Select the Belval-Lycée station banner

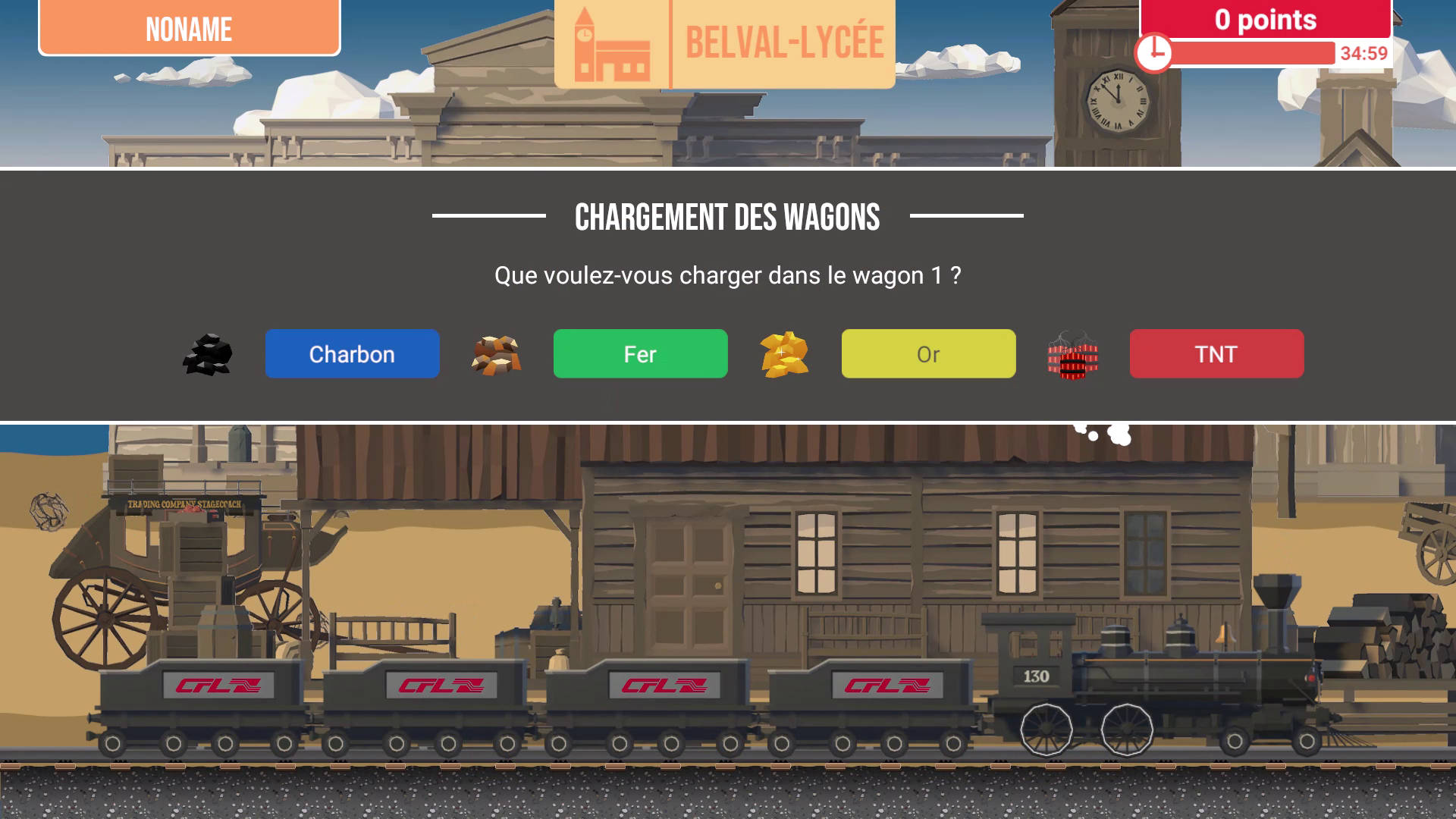click(x=724, y=43)
